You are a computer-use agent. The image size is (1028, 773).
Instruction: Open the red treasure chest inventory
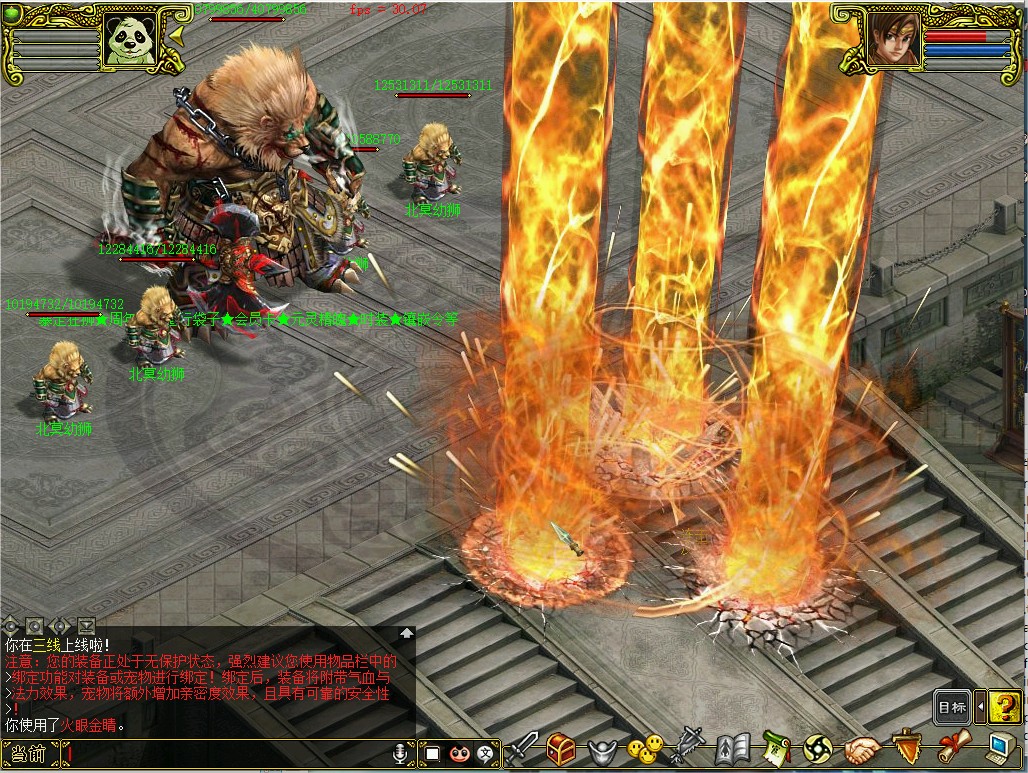(x=561, y=749)
